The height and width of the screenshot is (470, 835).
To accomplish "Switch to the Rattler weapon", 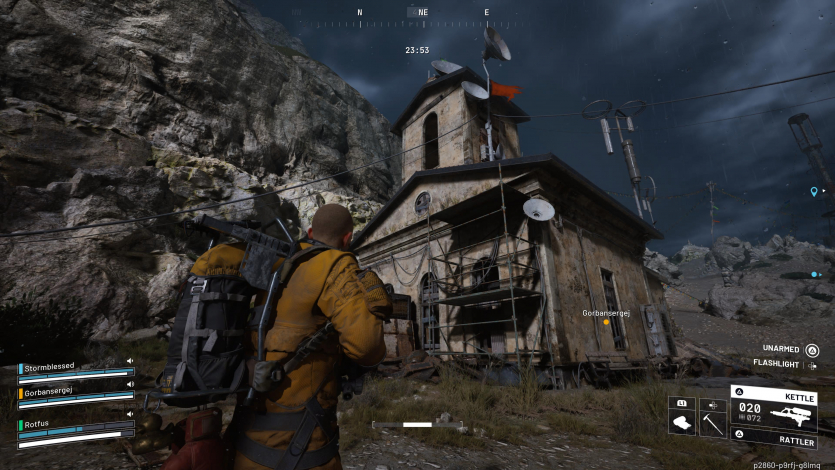I will tap(773, 436).
